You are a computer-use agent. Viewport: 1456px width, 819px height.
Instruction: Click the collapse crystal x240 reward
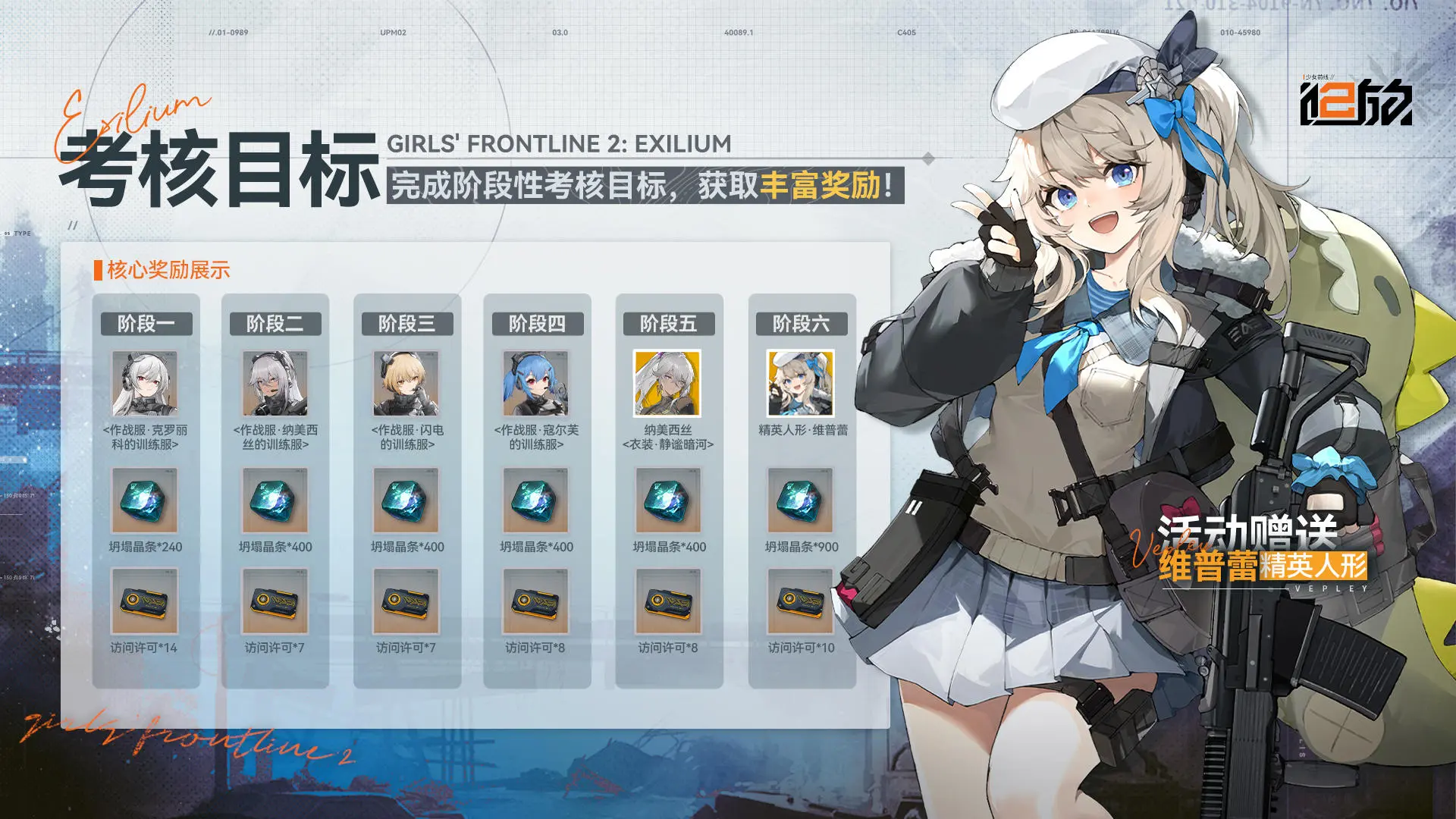[x=145, y=500]
